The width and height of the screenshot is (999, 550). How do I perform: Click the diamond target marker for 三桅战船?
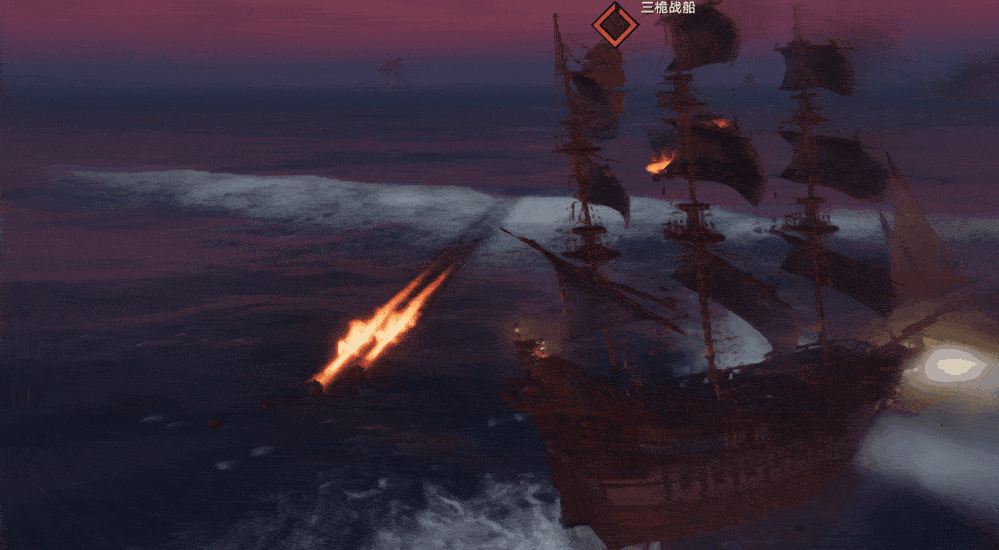coord(614,23)
